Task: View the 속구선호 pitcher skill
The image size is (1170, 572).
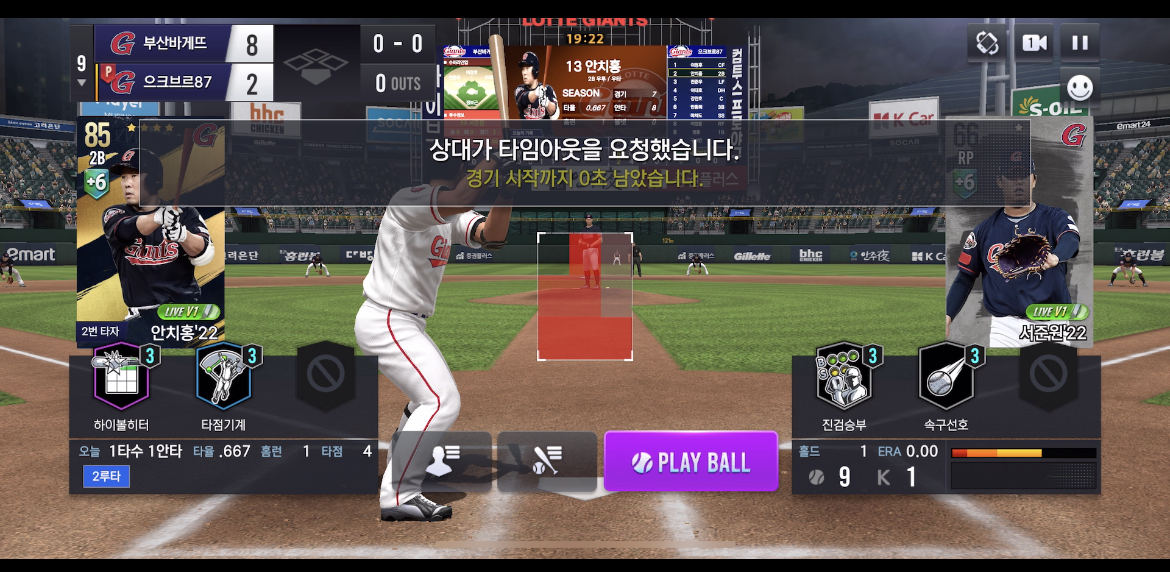Action: coord(944,376)
